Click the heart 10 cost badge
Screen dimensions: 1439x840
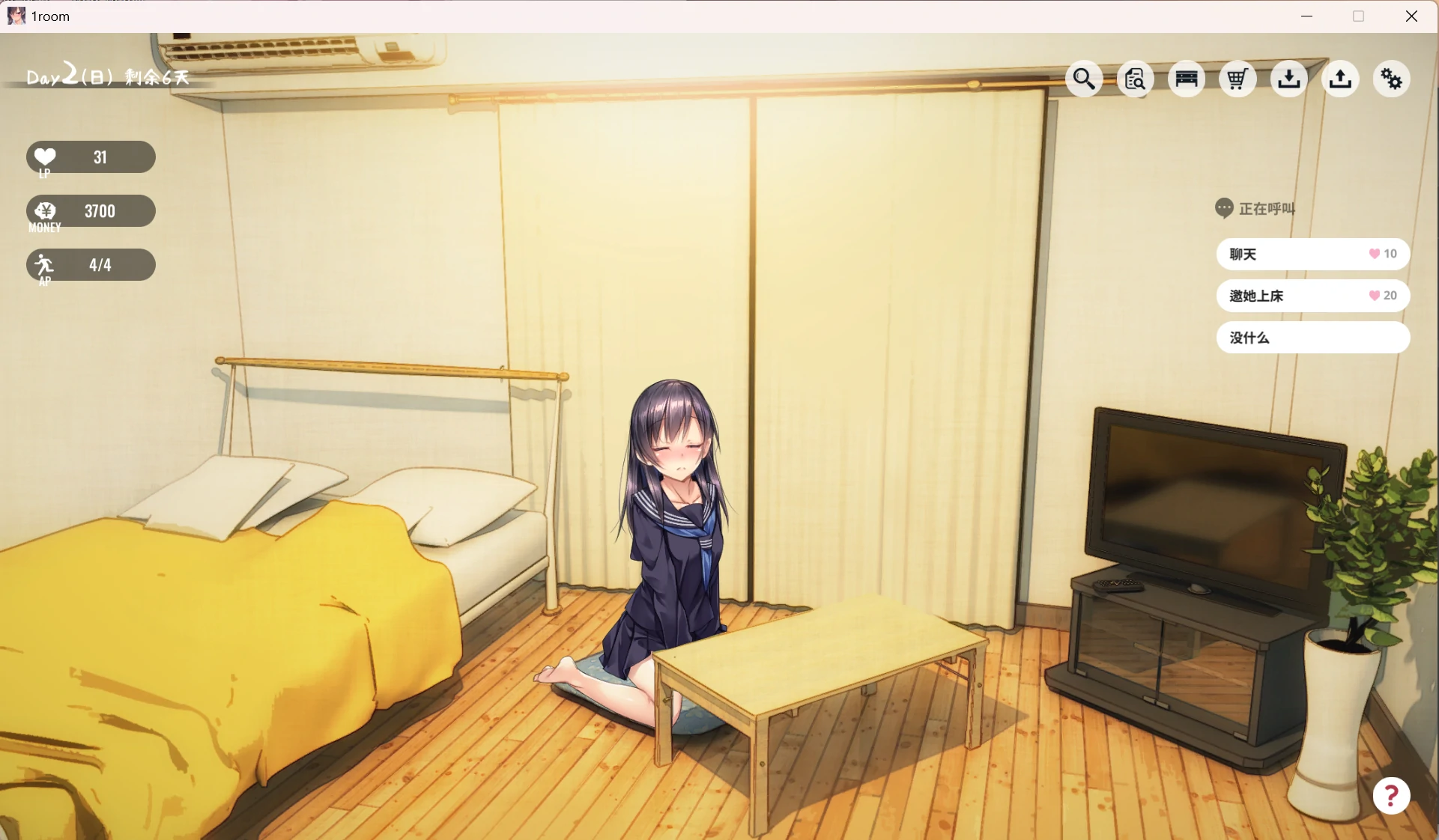[x=1381, y=255]
